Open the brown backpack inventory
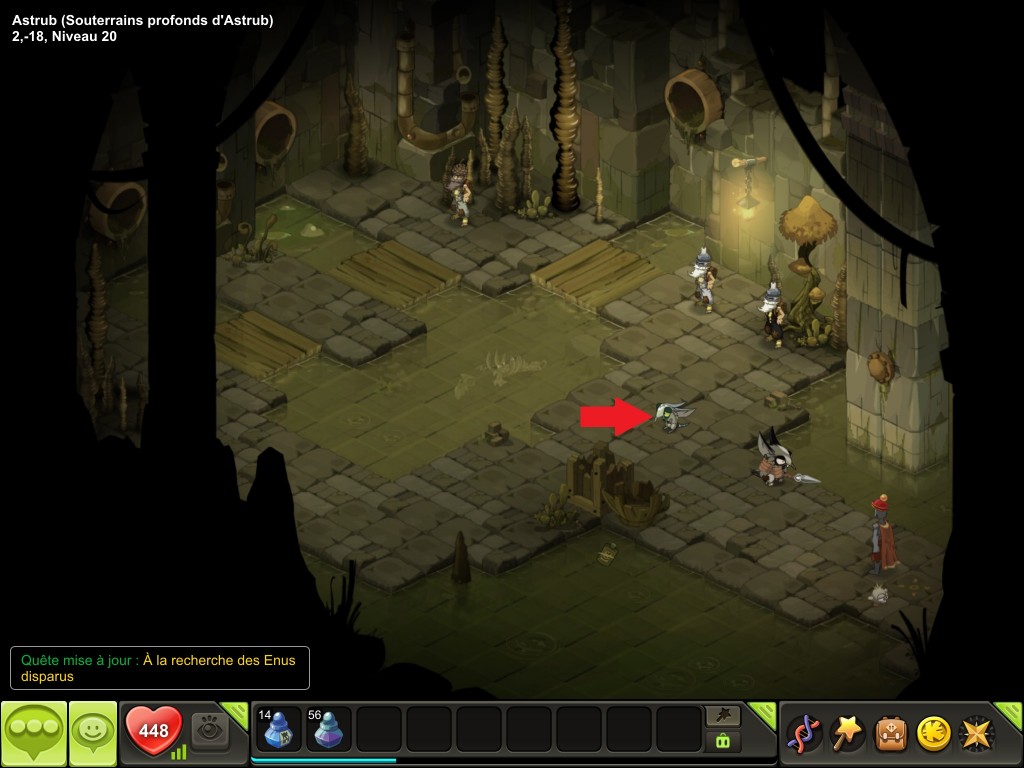 [x=891, y=733]
